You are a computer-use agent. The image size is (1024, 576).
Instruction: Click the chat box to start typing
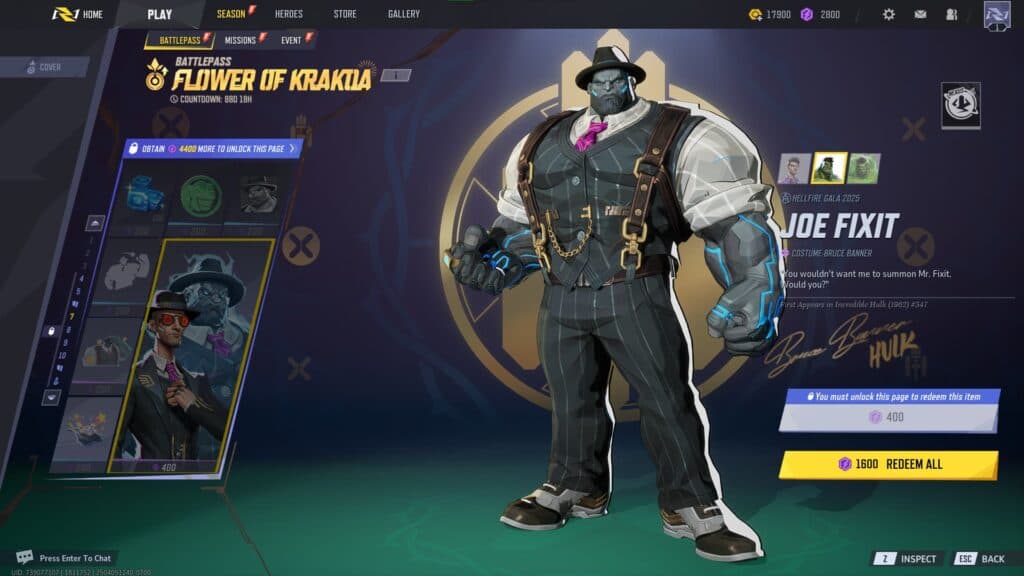75,557
